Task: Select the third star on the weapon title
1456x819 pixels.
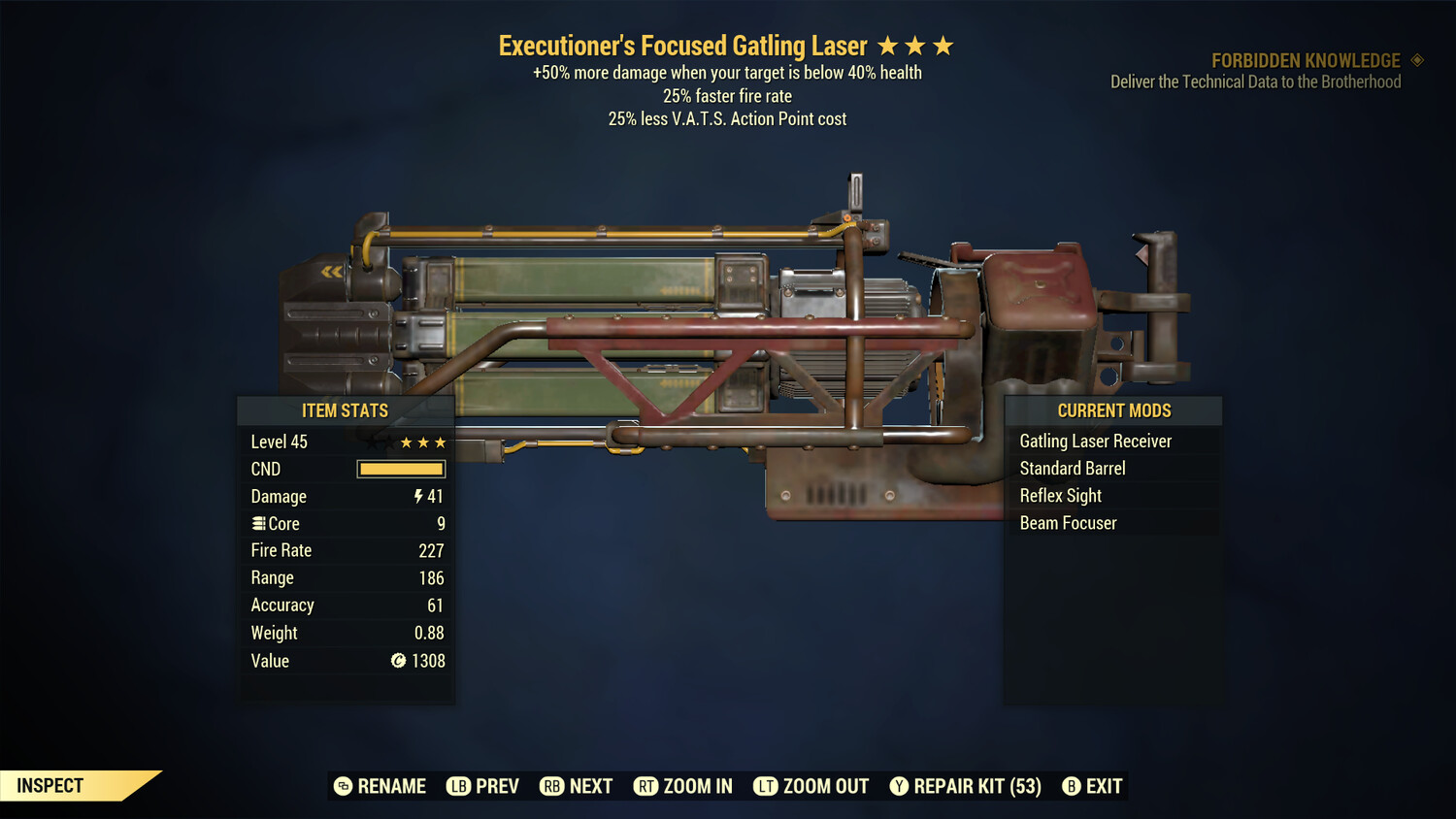Action: tap(943, 45)
